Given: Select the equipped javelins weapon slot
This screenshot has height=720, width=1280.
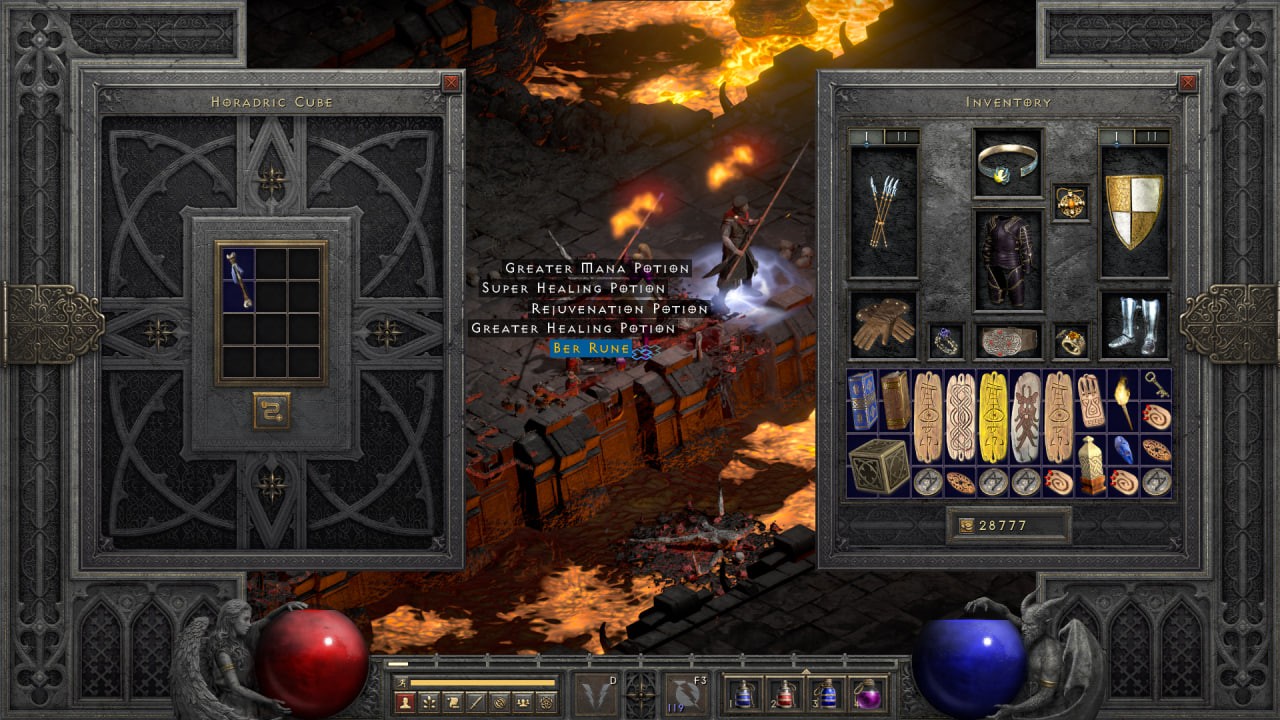Looking at the screenshot, I should [883, 212].
